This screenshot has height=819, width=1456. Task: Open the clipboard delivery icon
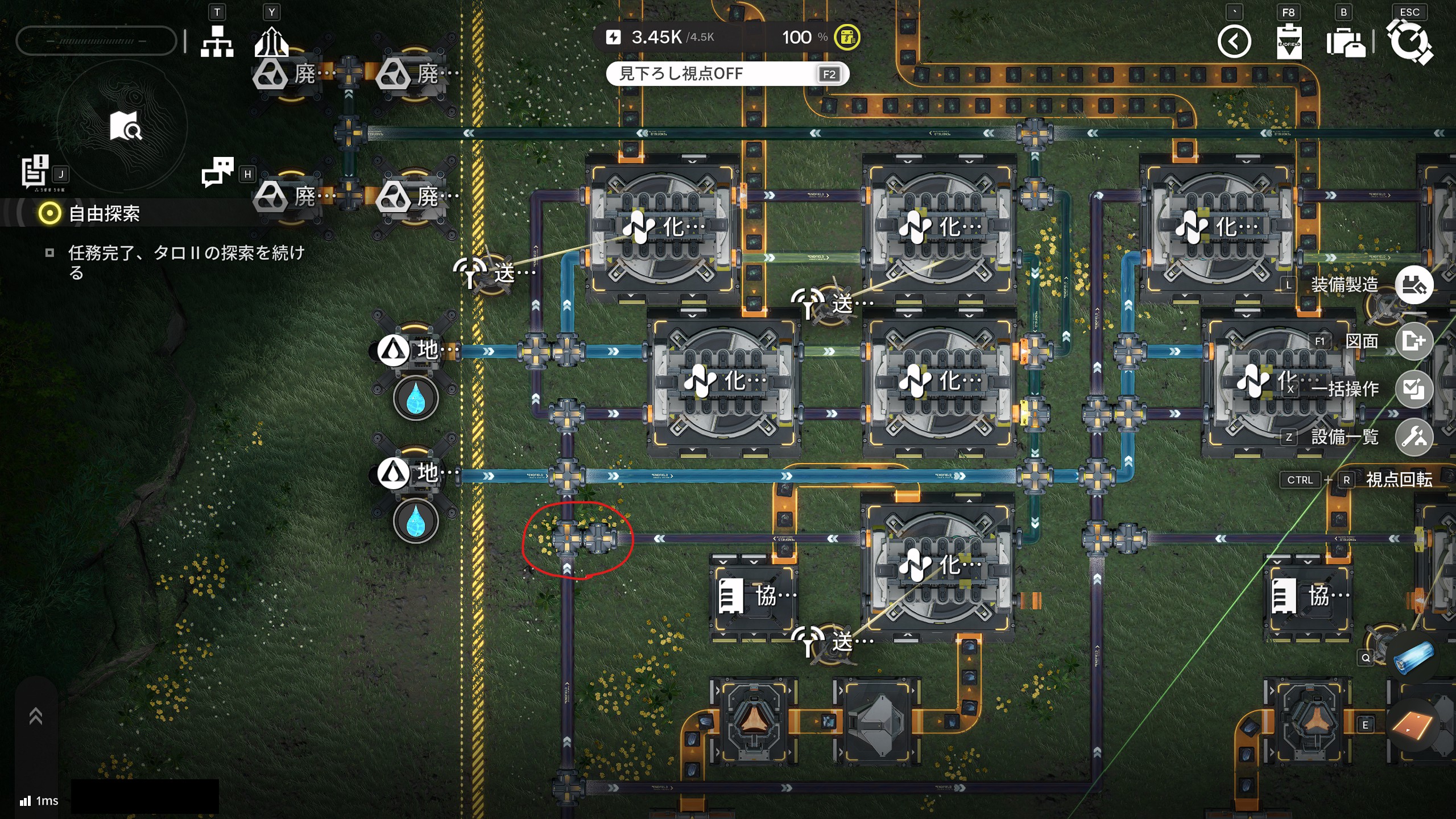(x=1289, y=42)
